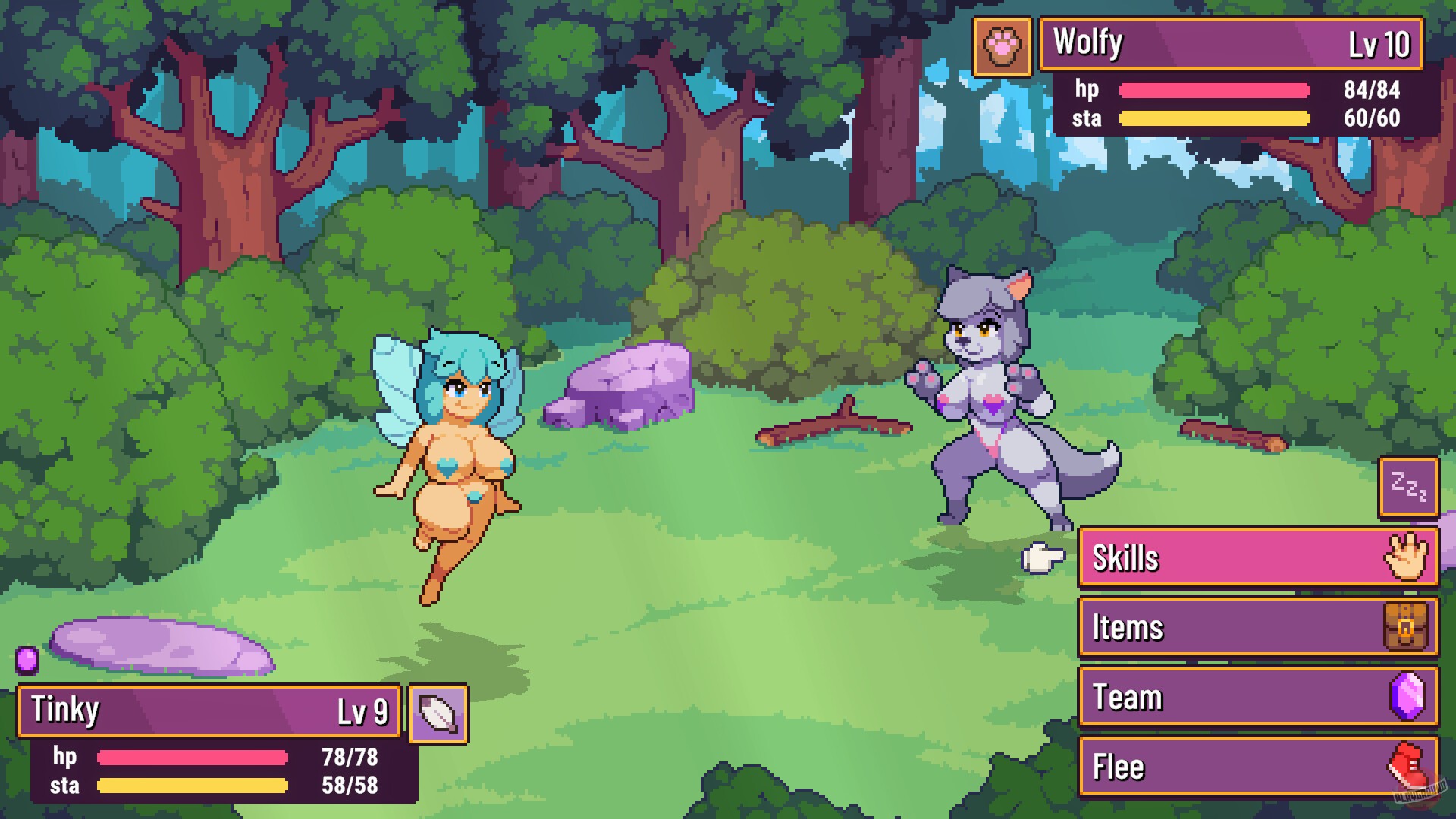Click the Zzz sleep status indicator
This screenshot has width=1456, height=819.
coord(1407,488)
